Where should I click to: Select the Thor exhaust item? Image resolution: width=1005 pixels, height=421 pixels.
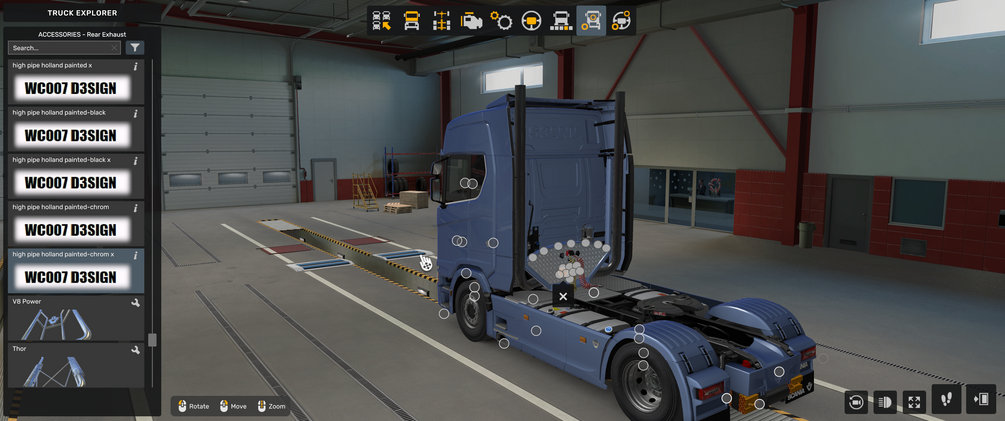click(x=71, y=367)
